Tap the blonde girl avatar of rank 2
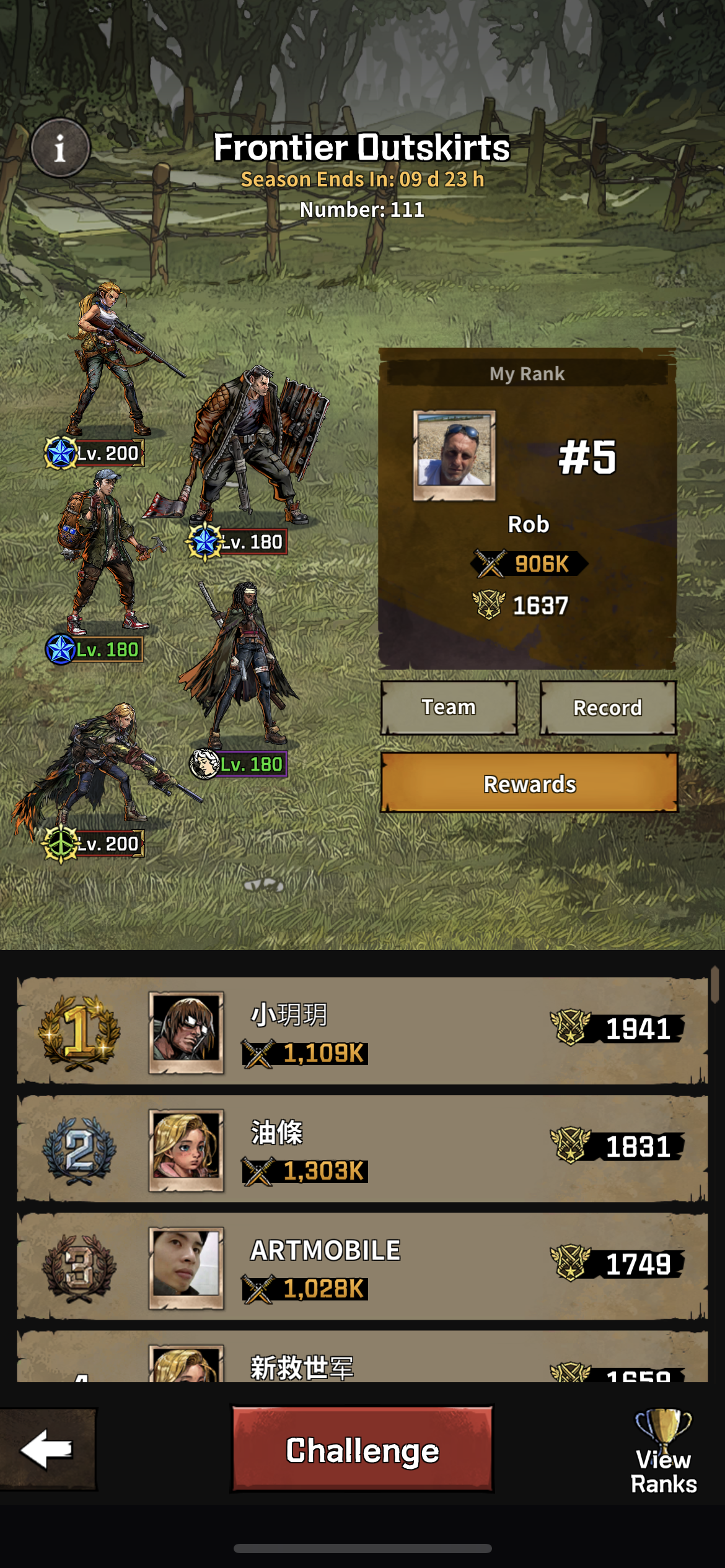Viewport: 725px width, 1568px height. 186,1149
